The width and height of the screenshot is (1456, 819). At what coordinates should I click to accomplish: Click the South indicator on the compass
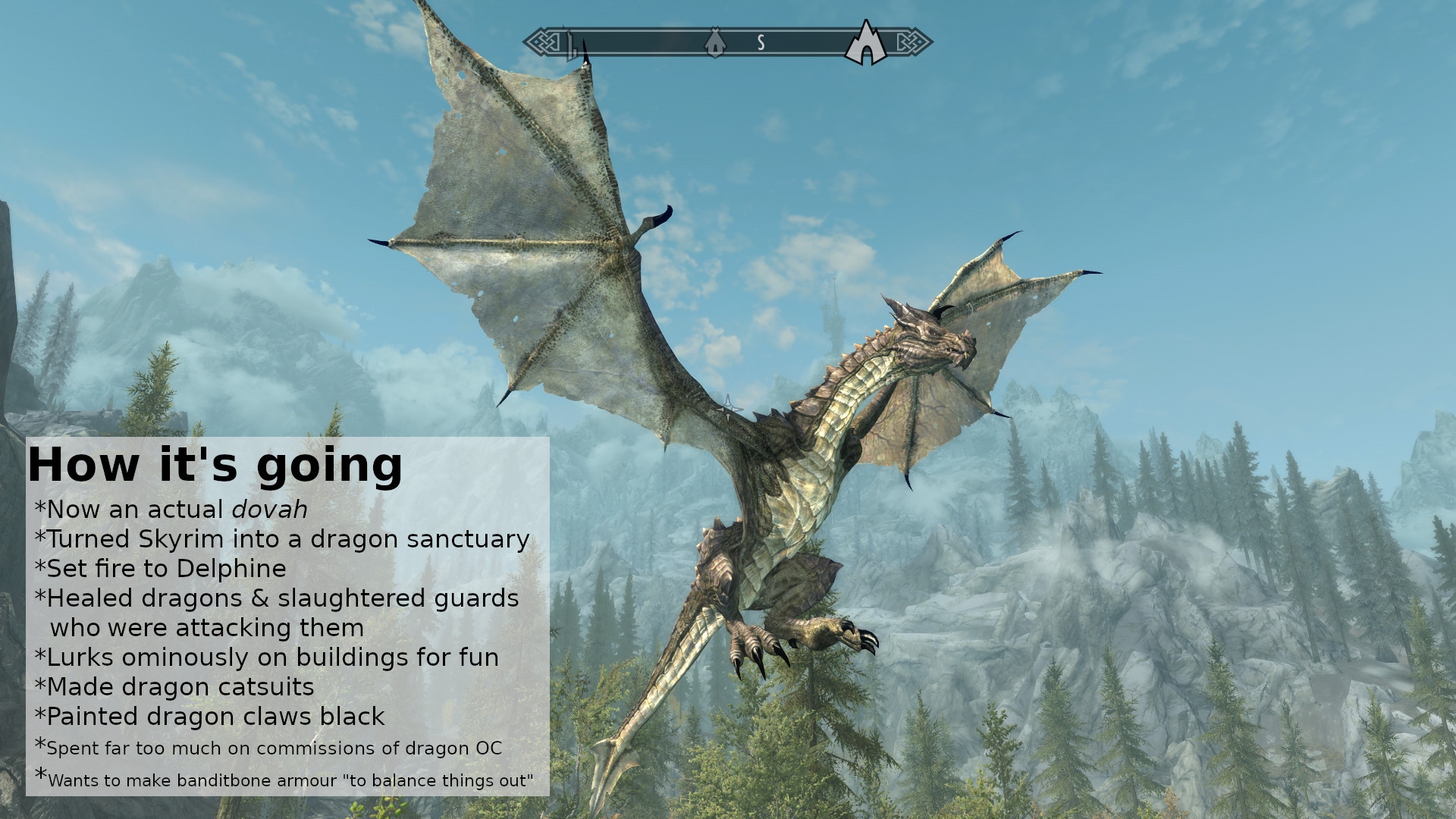pyautogui.click(x=761, y=43)
